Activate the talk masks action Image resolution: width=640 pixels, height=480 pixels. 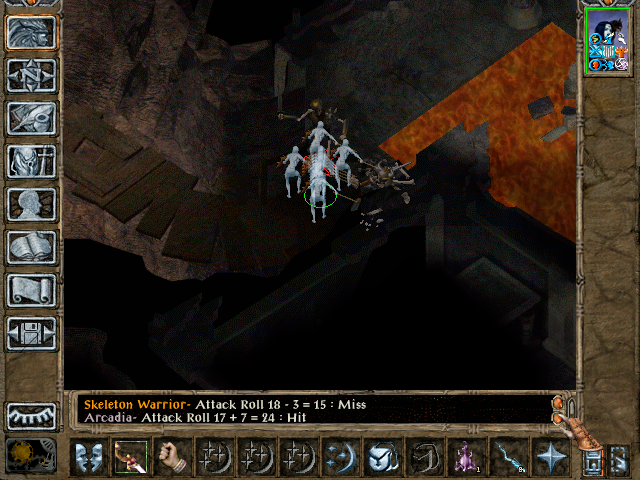pyautogui.click(x=89, y=457)
